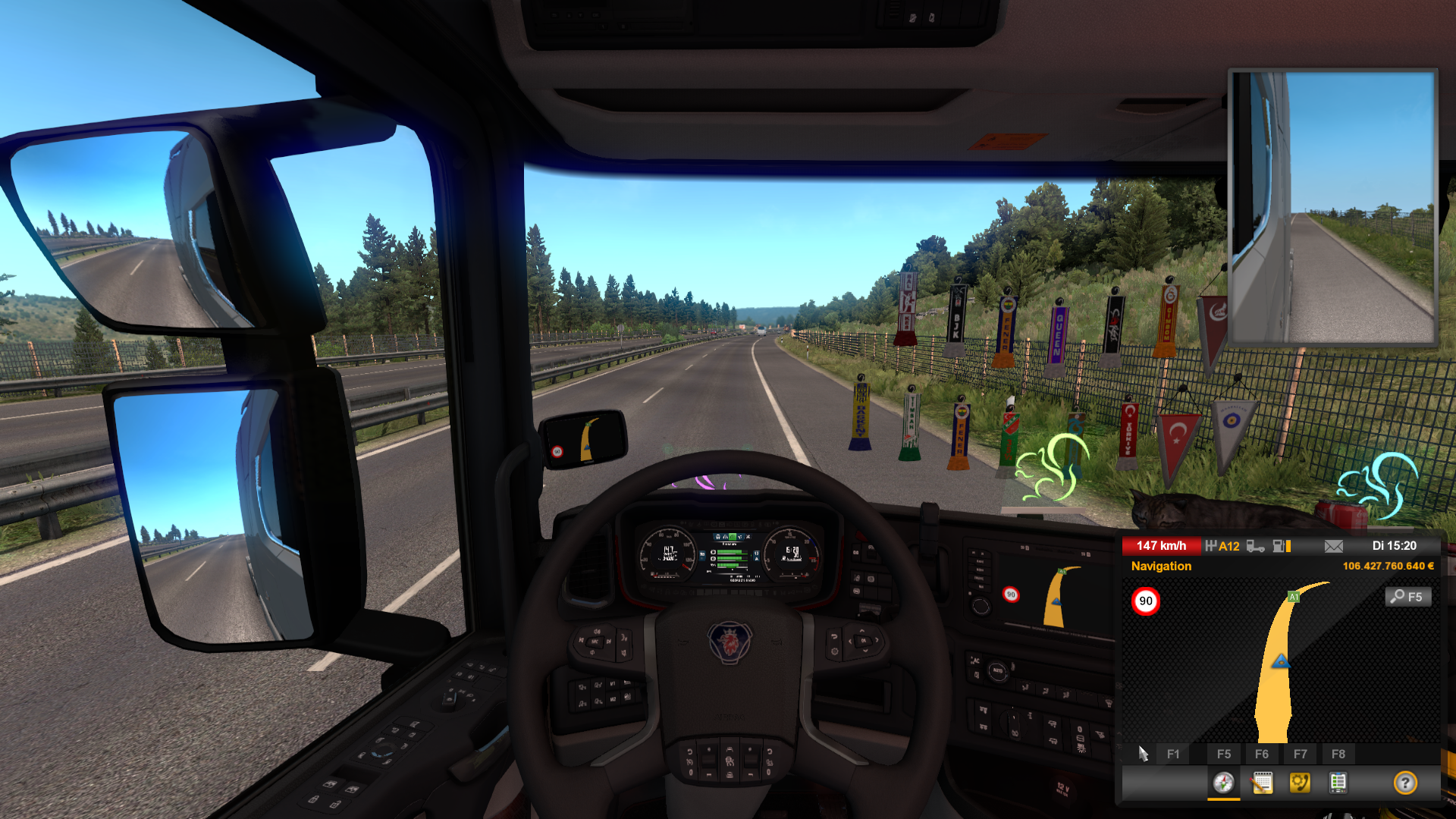Click the Route Advisor navigation map

[1280, 661]
